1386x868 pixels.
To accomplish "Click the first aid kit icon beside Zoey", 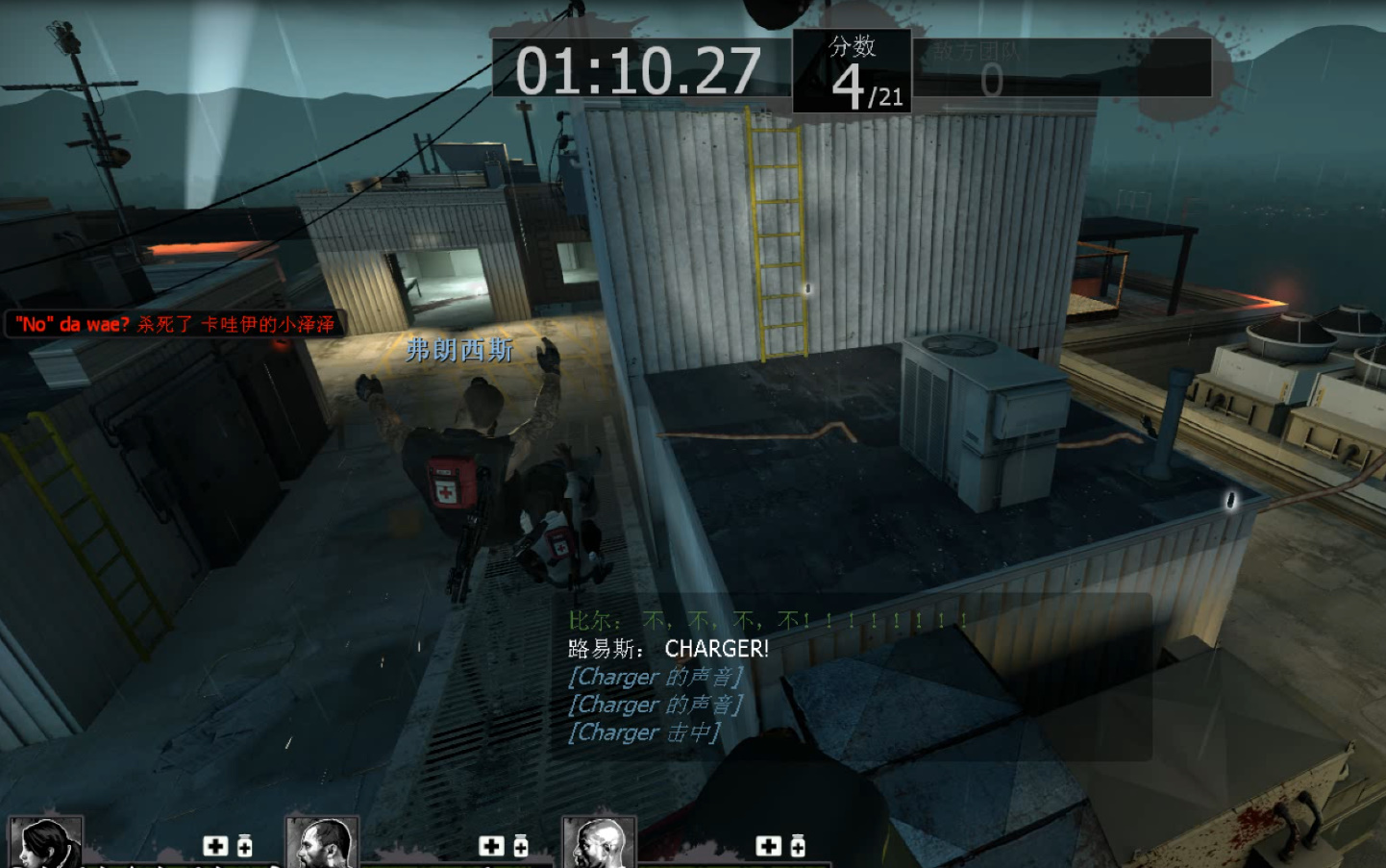I will pyautogui.click(x=215, y=846).
